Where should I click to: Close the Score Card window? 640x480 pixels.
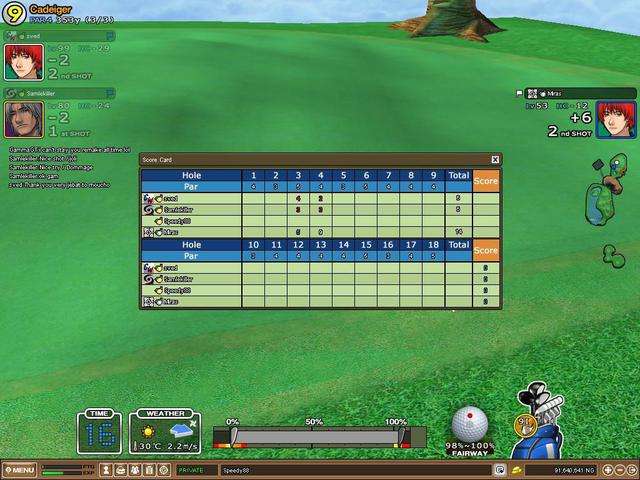point(495,159)
